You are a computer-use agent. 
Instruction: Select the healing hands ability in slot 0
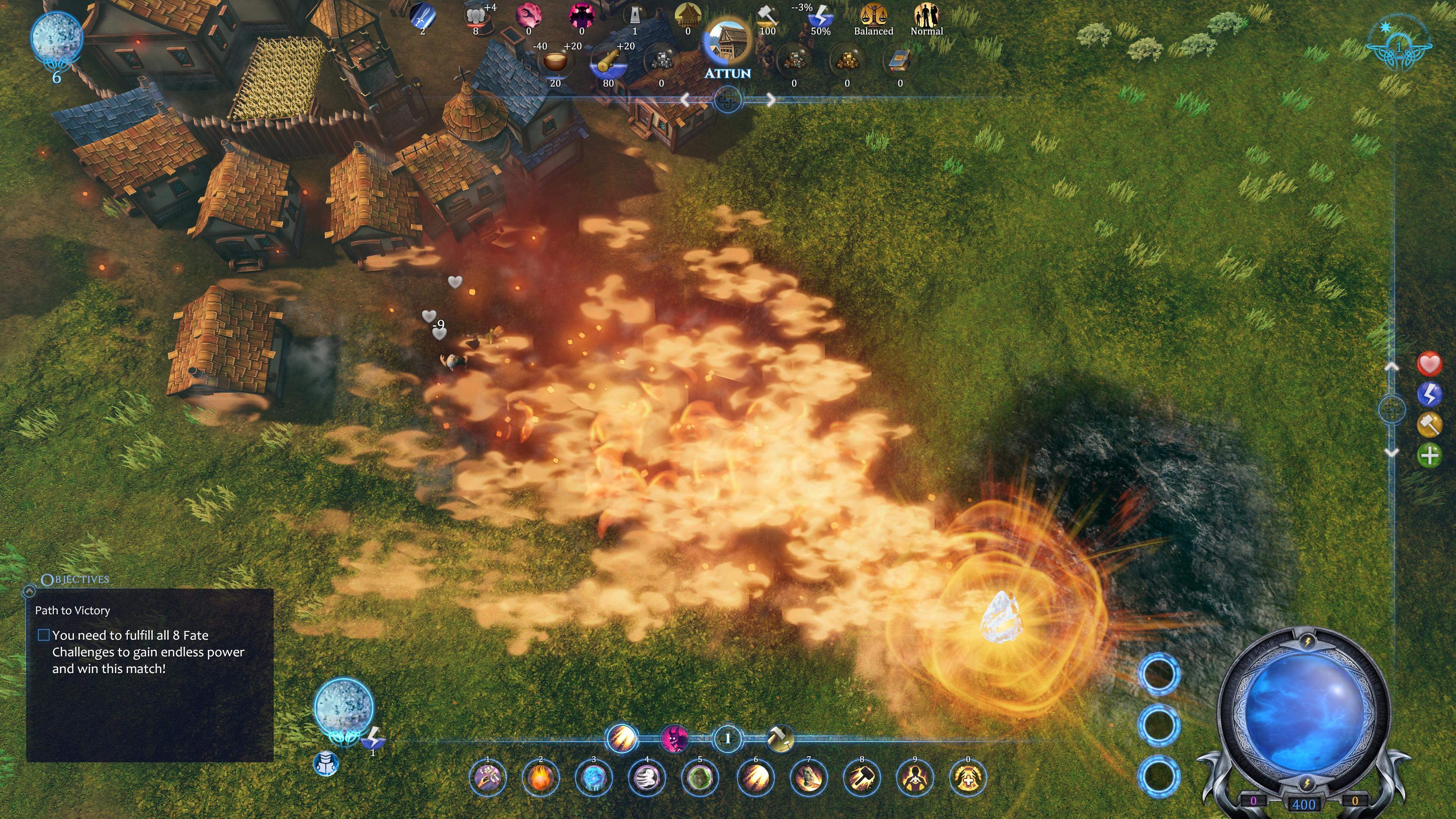click(968, 778)
